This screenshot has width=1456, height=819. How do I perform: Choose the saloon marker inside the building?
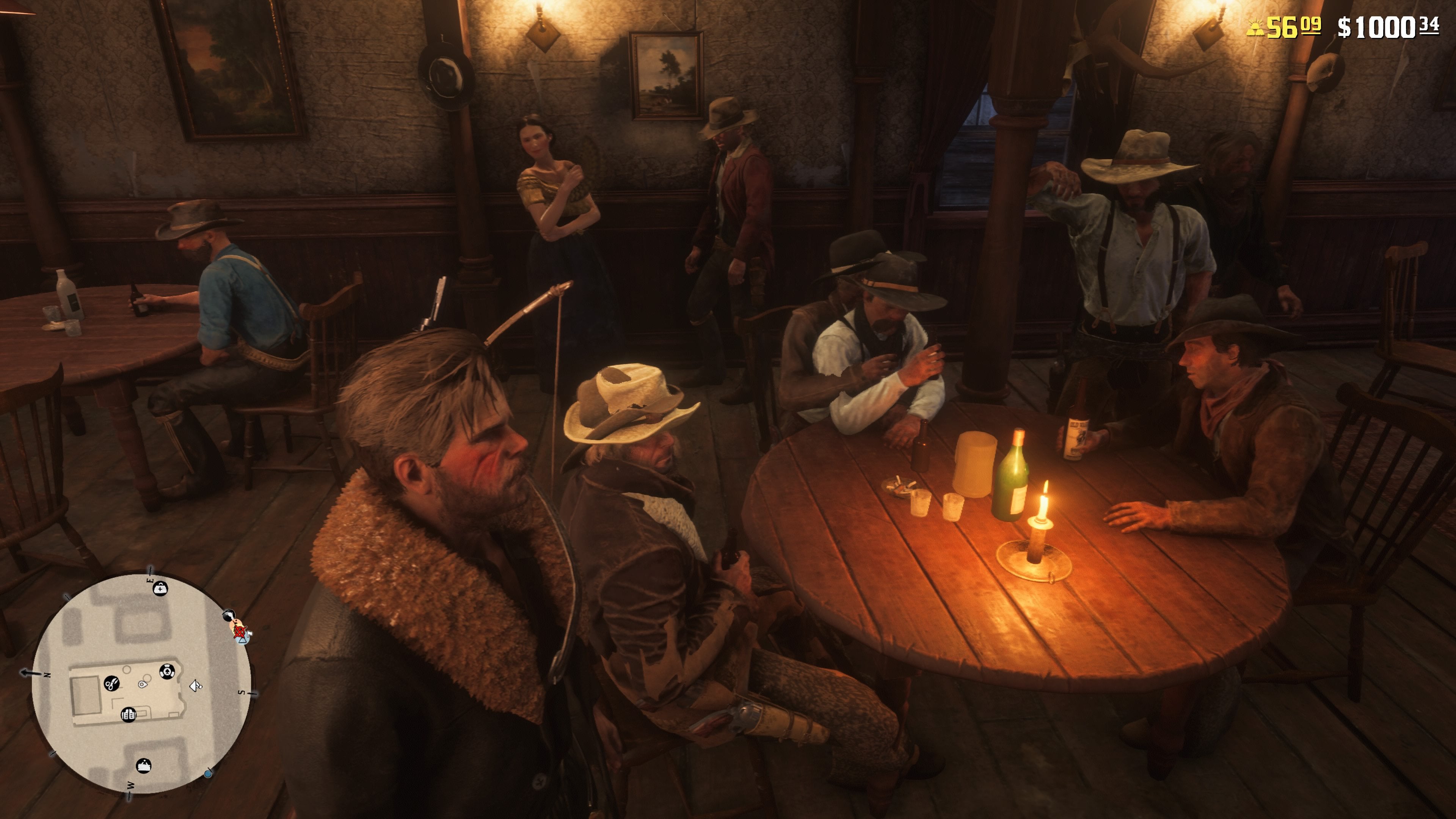pyautogui.click(x=129, y=714)
